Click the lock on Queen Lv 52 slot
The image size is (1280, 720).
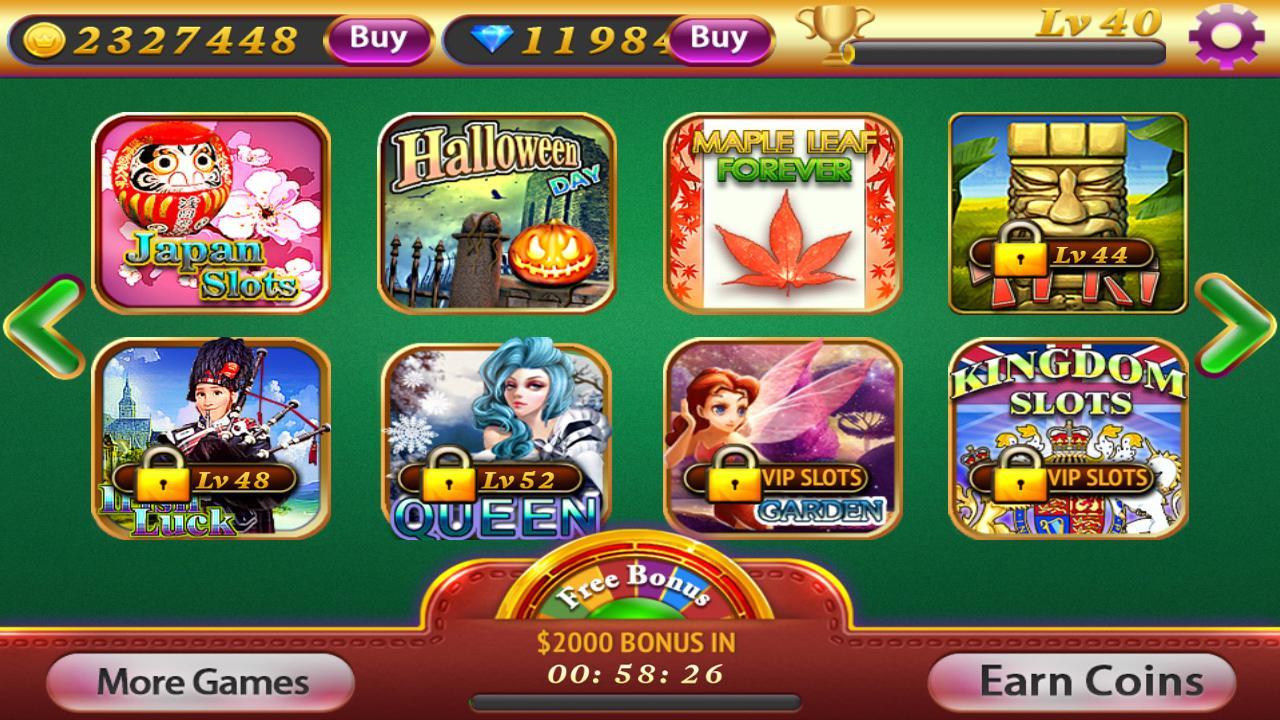(x=449, y=478)
